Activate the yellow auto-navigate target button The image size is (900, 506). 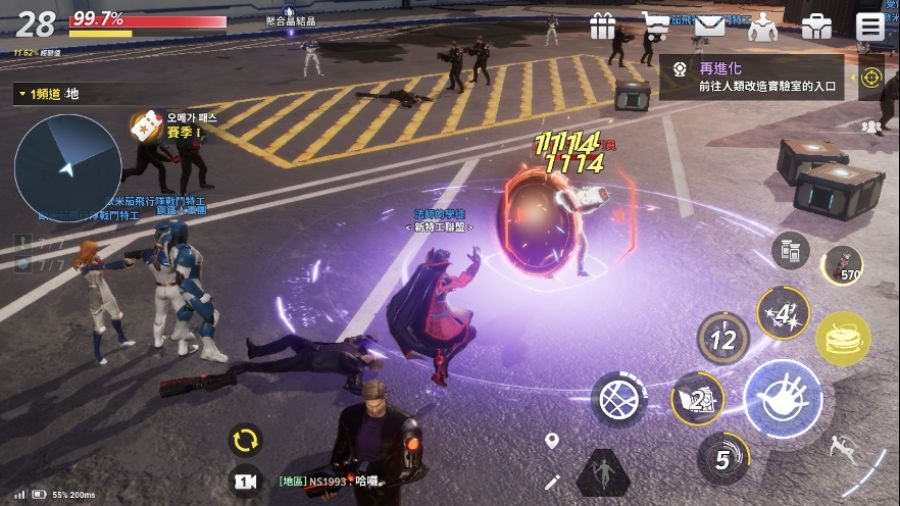[x=871, y=77]
